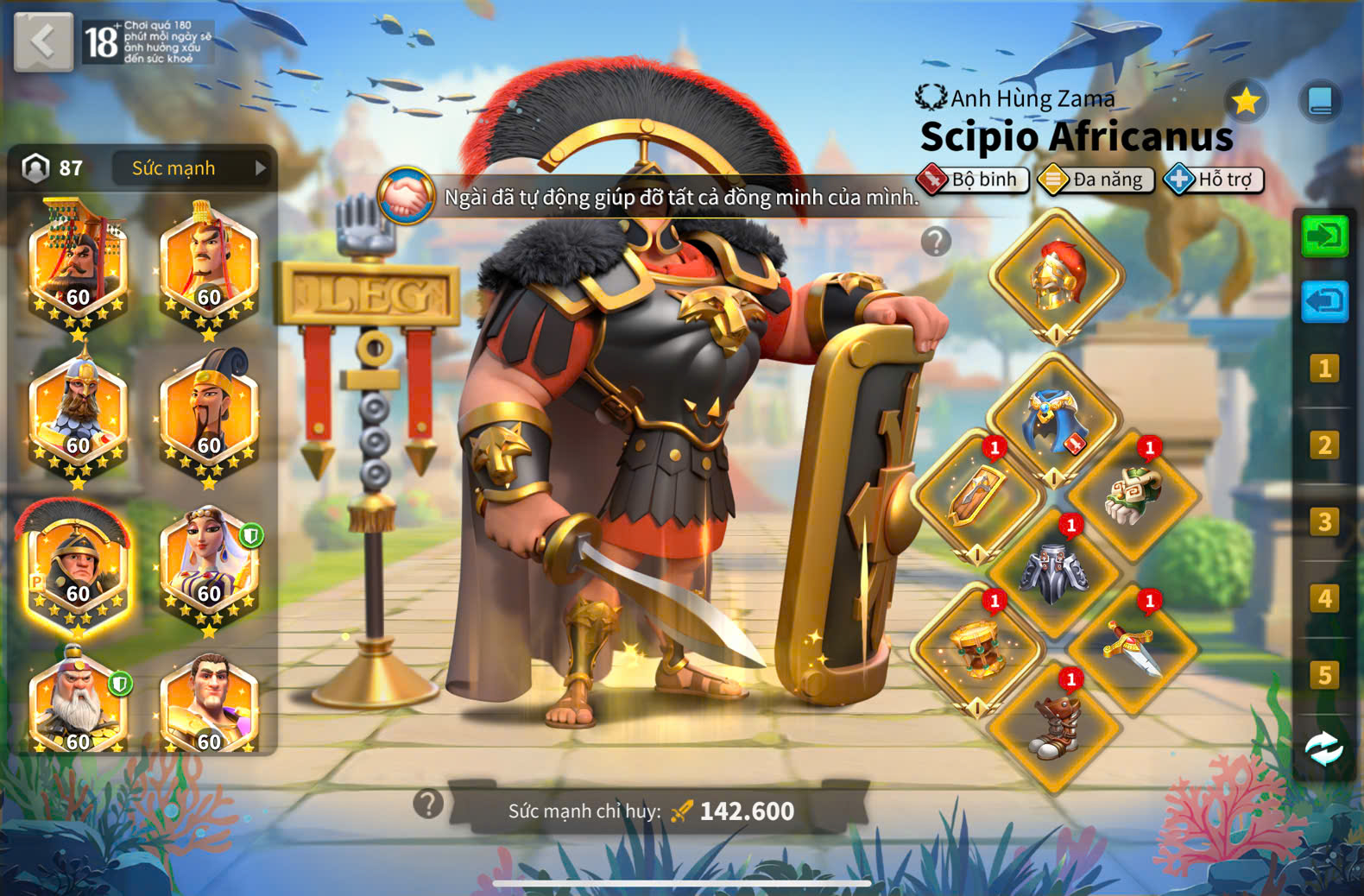The height and width of the screenshot is (896, 1364).
Task: Click the blue arrow unequip button
Action: 1324,302
